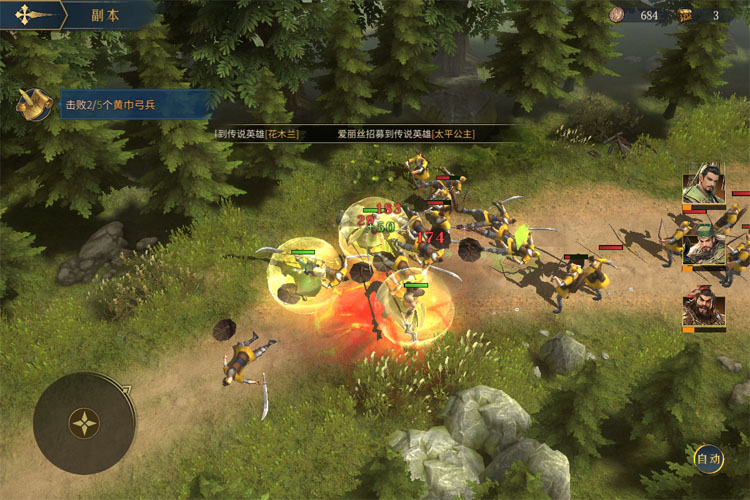750x500 pixels.
Task: Click the copper coin currency icon
Action: [x=617, y=15]
